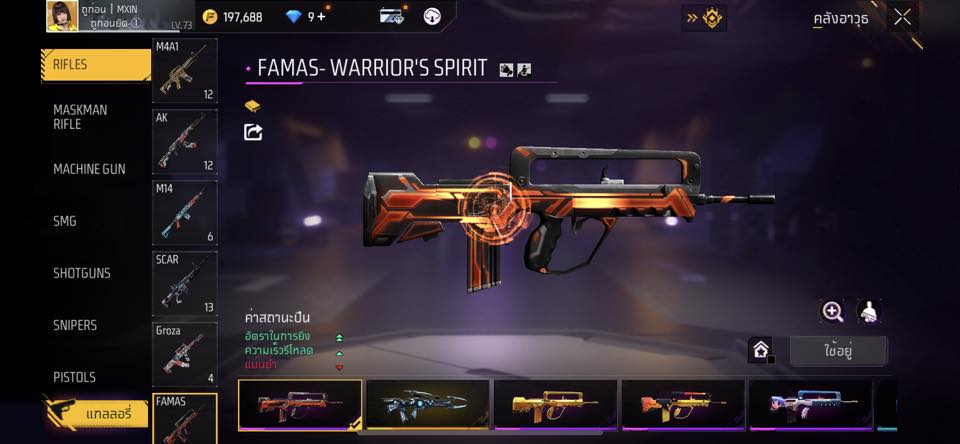Open the Pistols category

[x=75, y=378]
